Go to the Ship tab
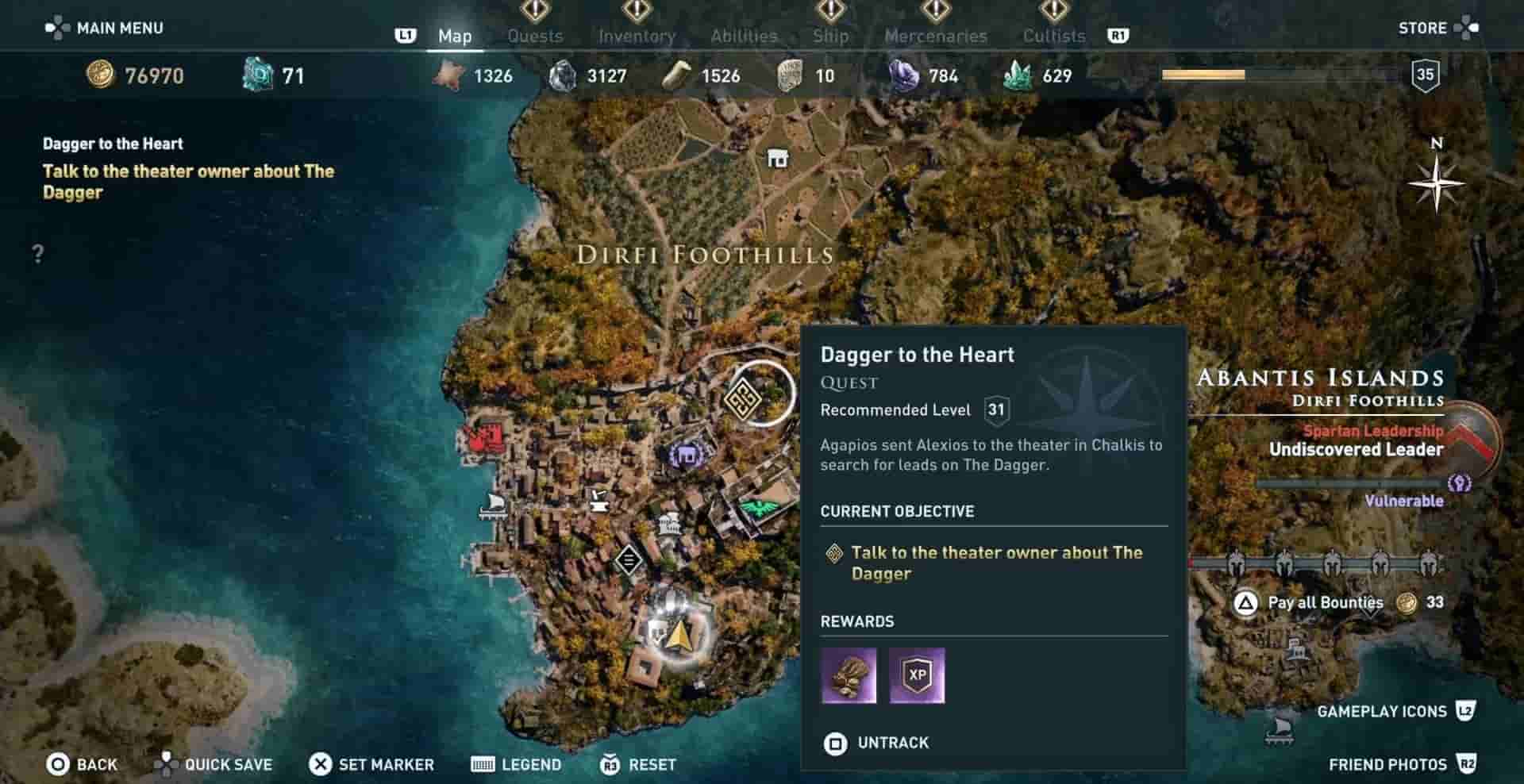Viewport: 1524px width, 784px height. (x=830, y=36)
